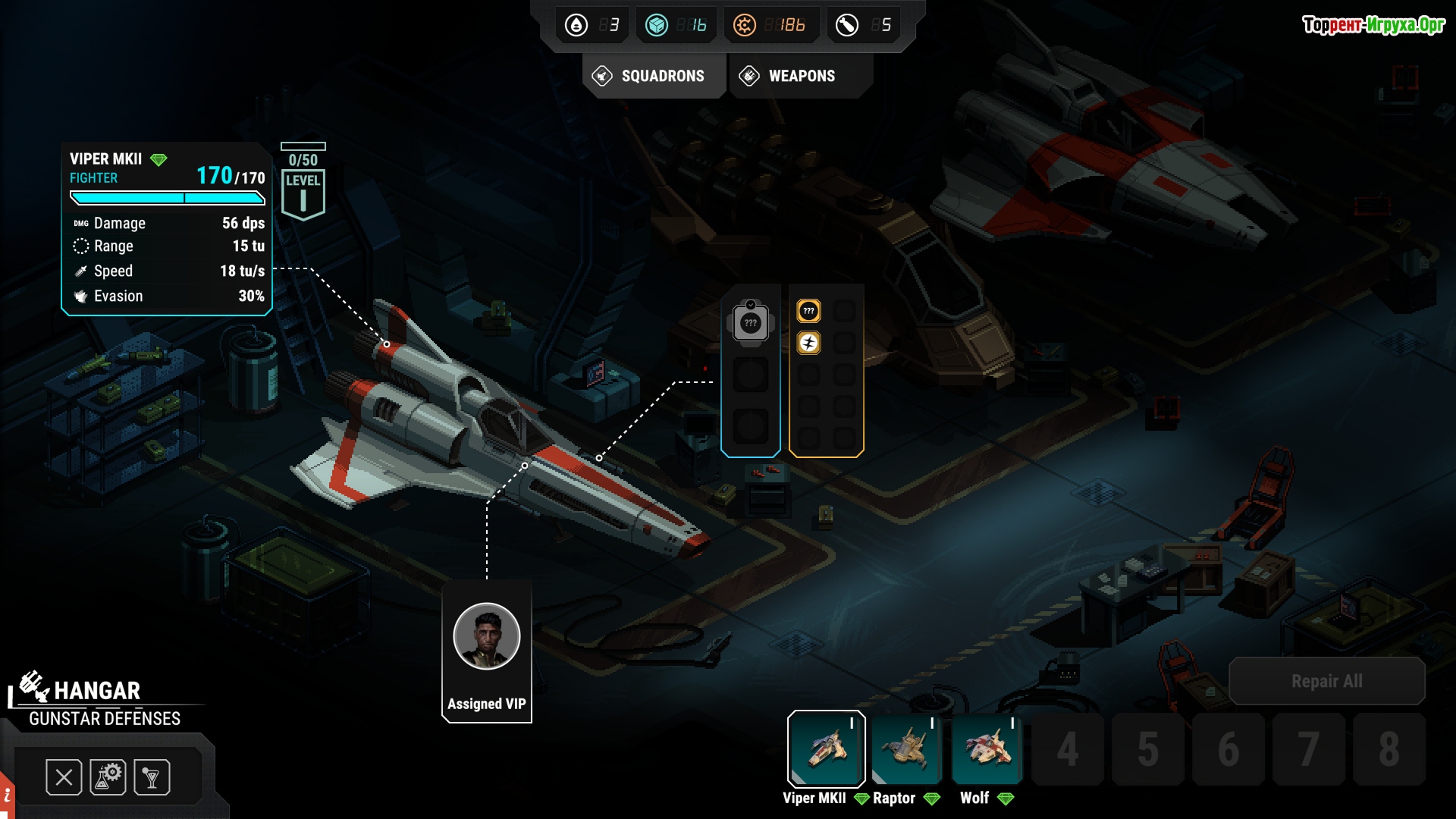Image resolution: width=1456 pixels, height=819 pixels.
Task: Click the Торрент-Игруха.Орг watermark link
Action: point(1373,25)
